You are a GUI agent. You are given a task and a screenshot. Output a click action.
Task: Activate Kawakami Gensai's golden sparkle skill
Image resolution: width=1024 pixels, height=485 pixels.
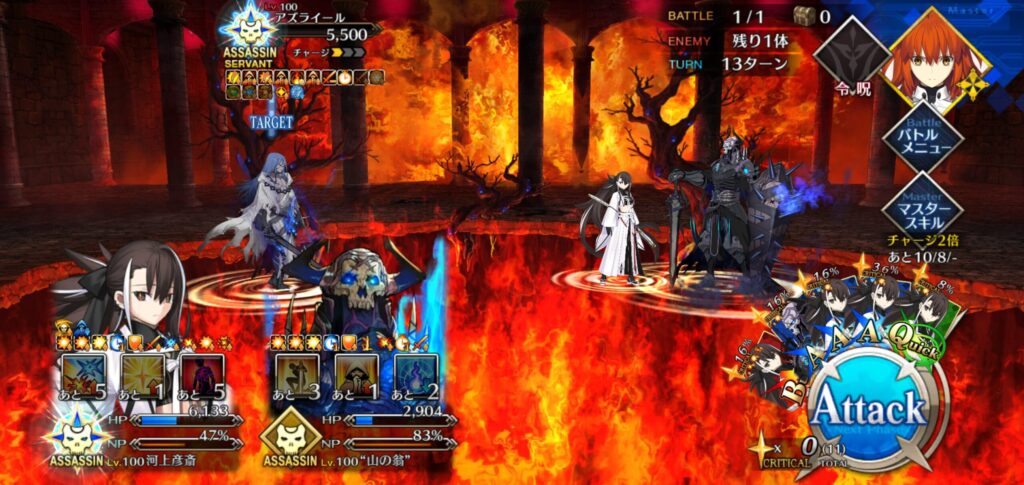(142, 372)
